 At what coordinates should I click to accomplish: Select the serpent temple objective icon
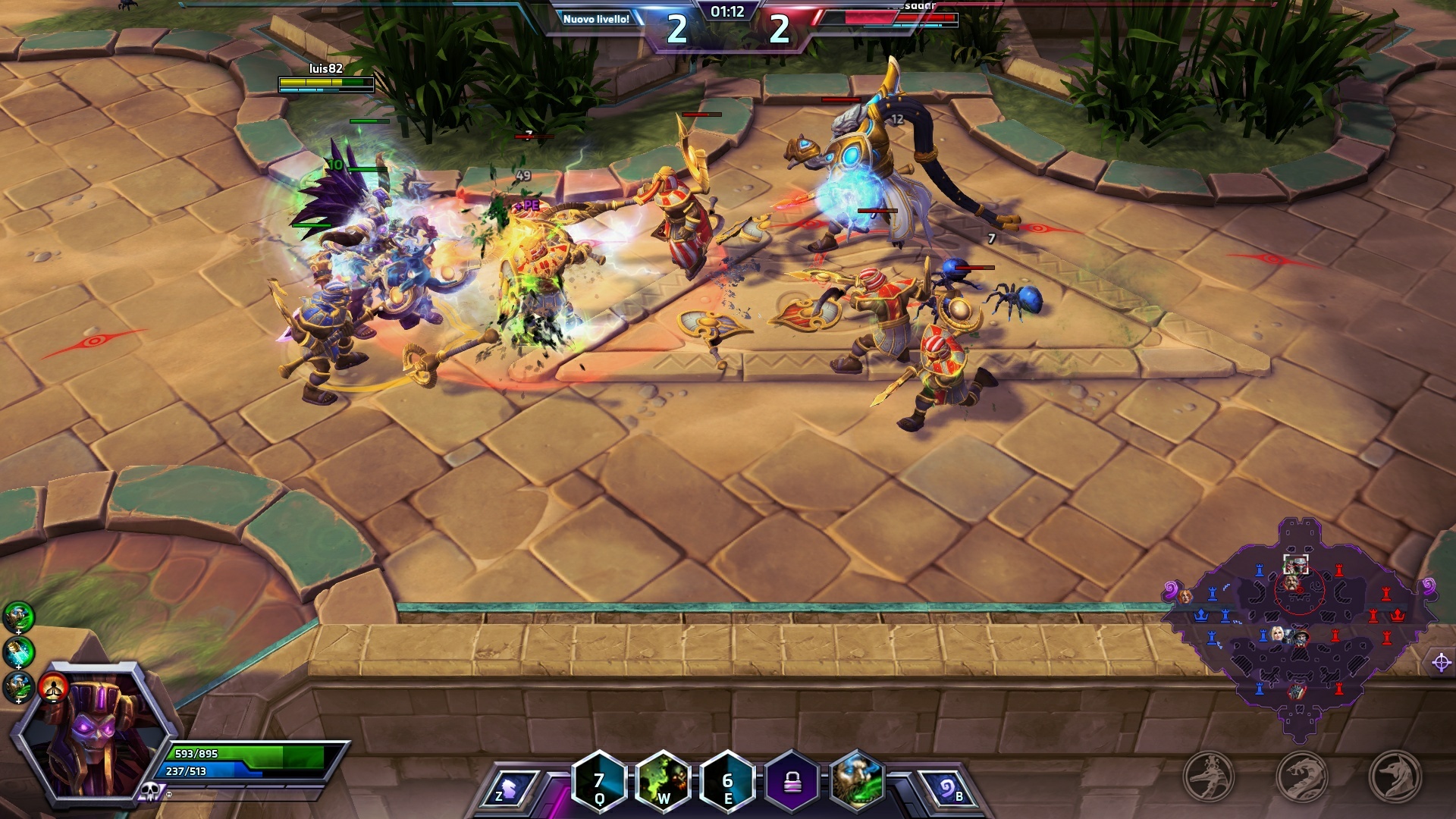click(x=1302, y=777)
